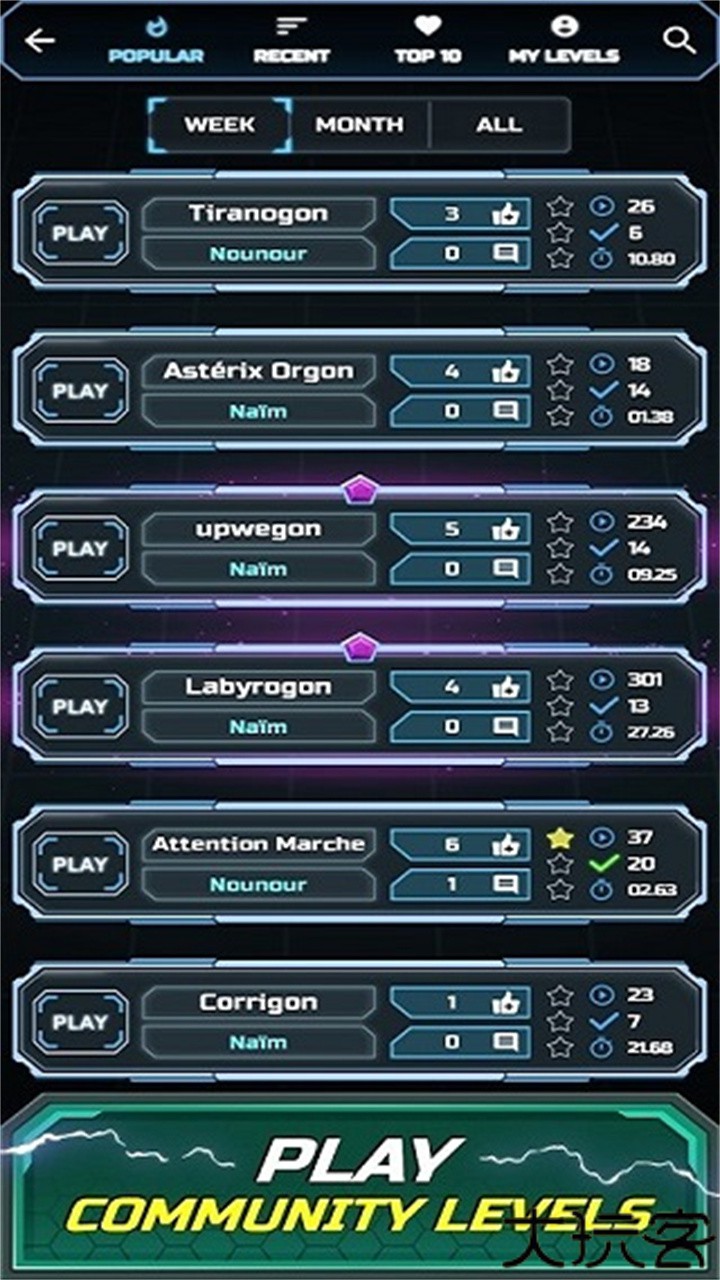Viewport: 720px width, 1280px height.
Task: Filter levels by Month
Action: click(x=360, y=125)
